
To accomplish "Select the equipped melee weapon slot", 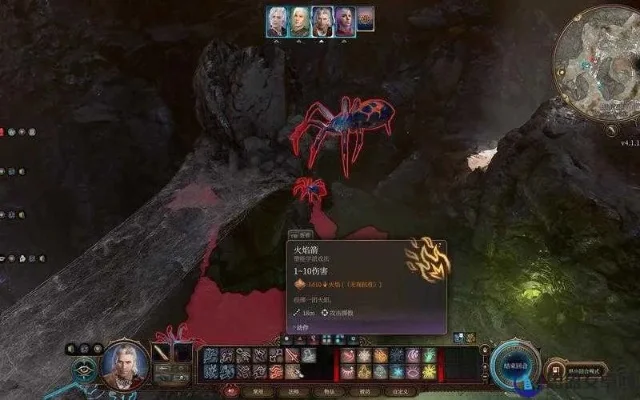I will [161, 353].
